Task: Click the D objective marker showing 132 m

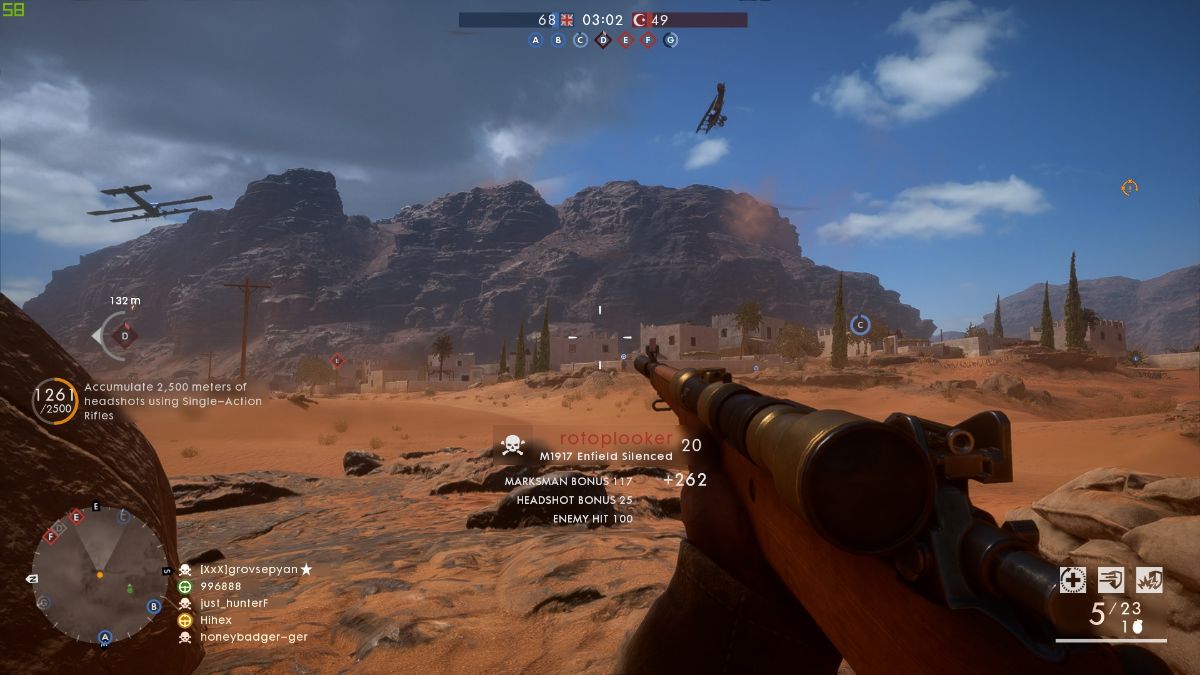Action: [x=125, y=336]
